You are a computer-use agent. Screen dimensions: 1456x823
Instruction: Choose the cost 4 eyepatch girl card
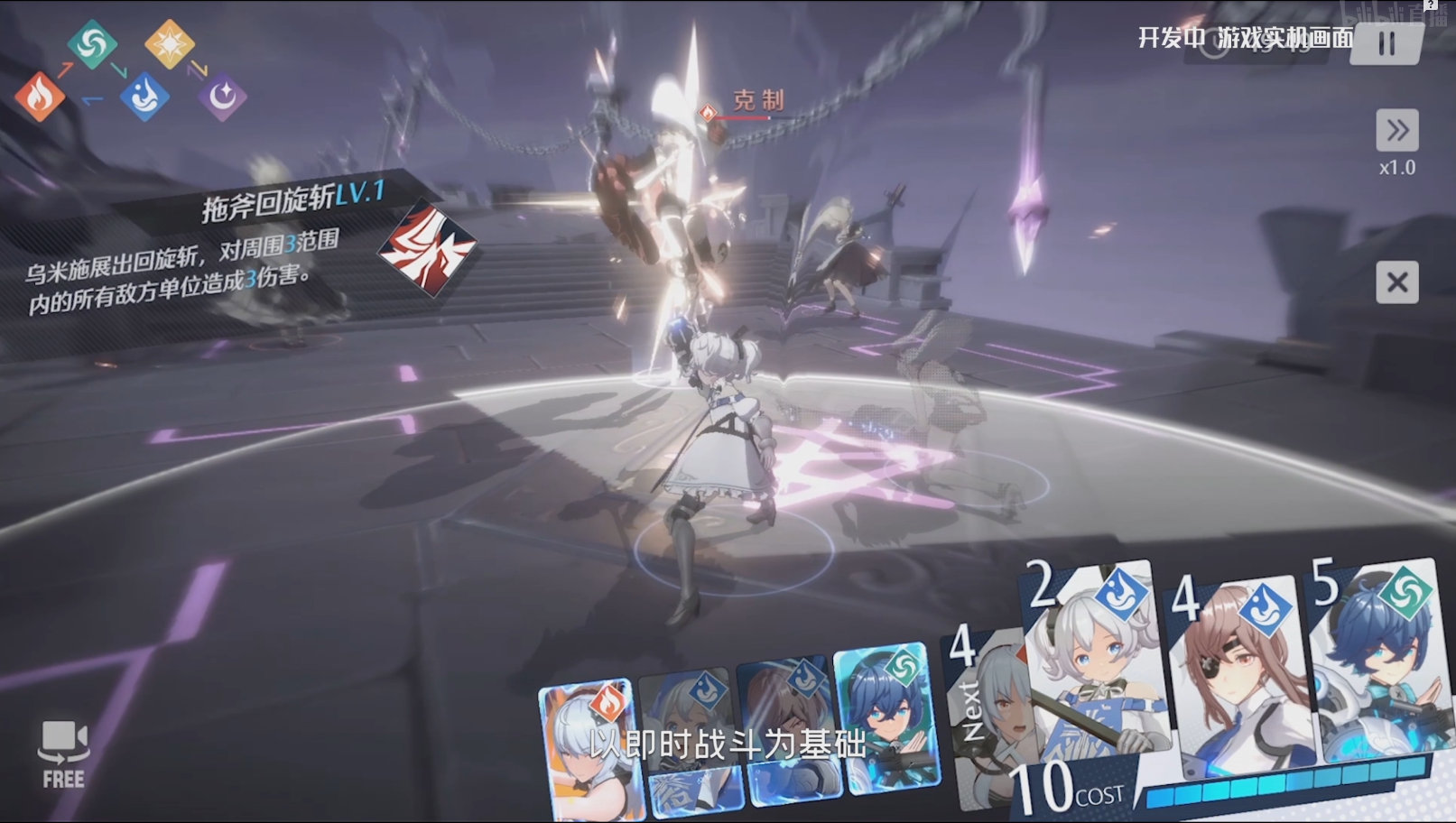pos(1237,681)
